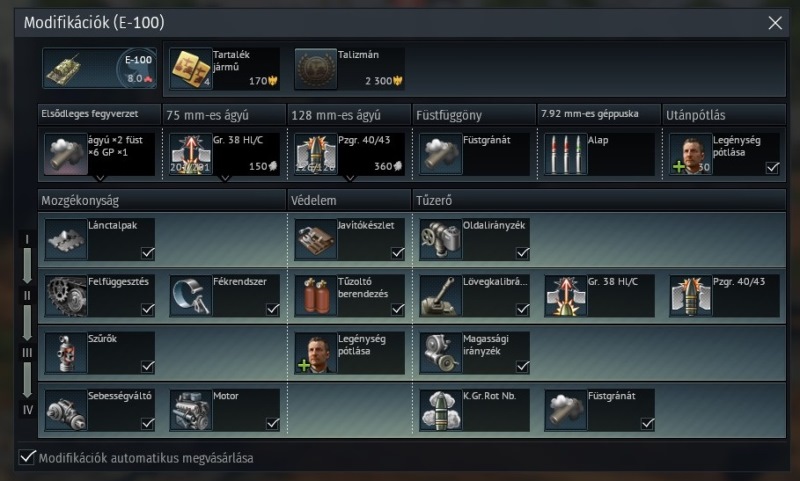Select the Lánctalpak modification
This screenshot has height=481, width=800.
(x=99, y=240)
